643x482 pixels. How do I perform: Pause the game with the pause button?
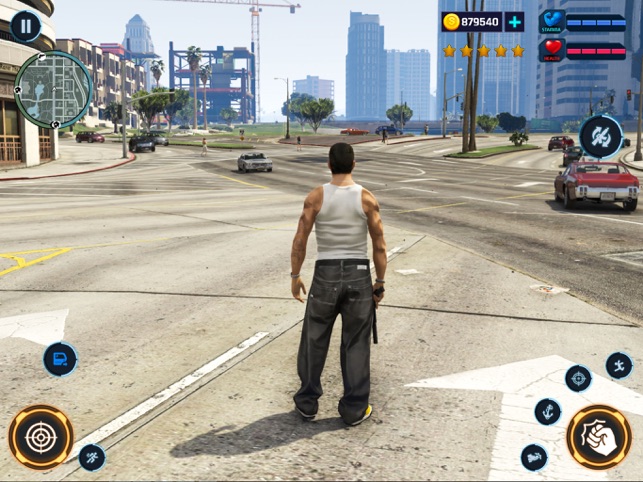point(25,26)
